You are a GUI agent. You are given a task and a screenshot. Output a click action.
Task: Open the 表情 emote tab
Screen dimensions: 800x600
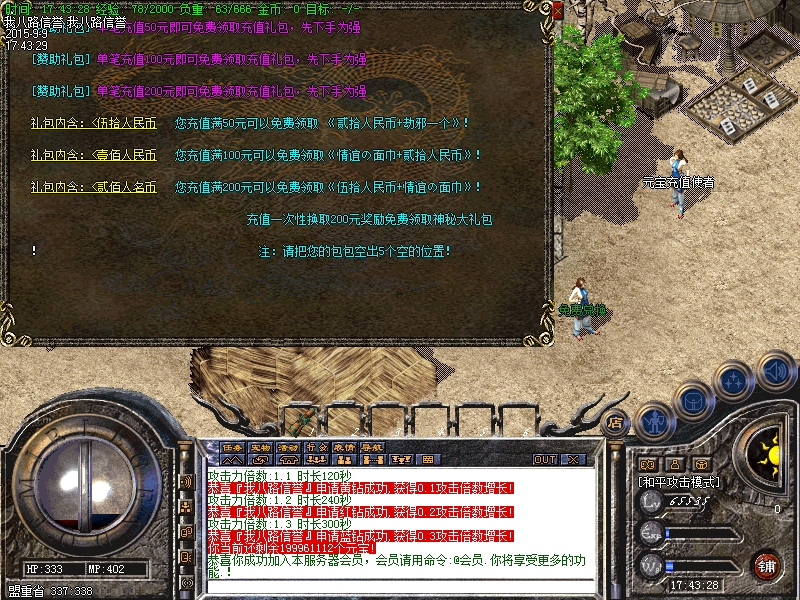pos(344,447)
